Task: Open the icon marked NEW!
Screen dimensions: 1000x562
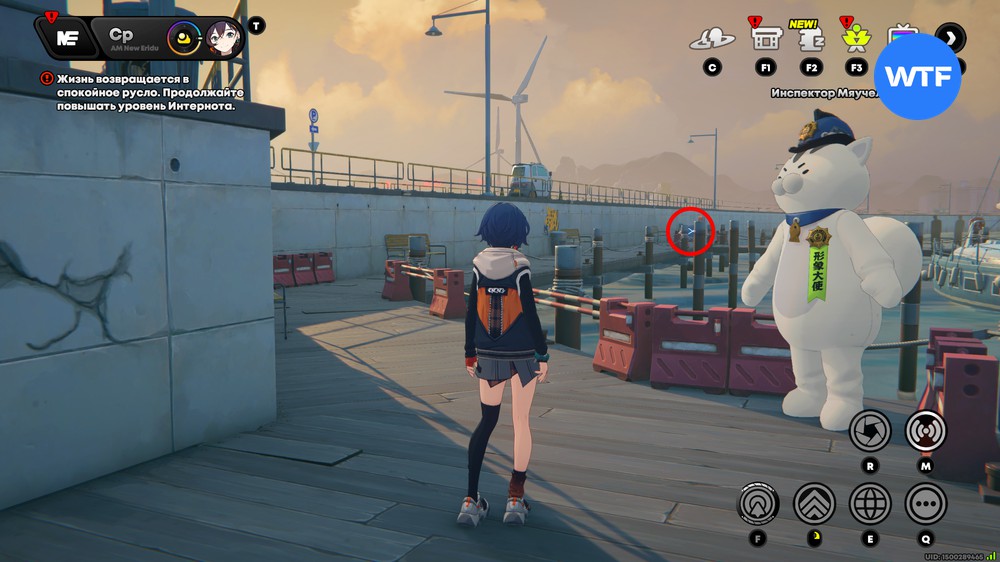Action: [x=810, y=40]
